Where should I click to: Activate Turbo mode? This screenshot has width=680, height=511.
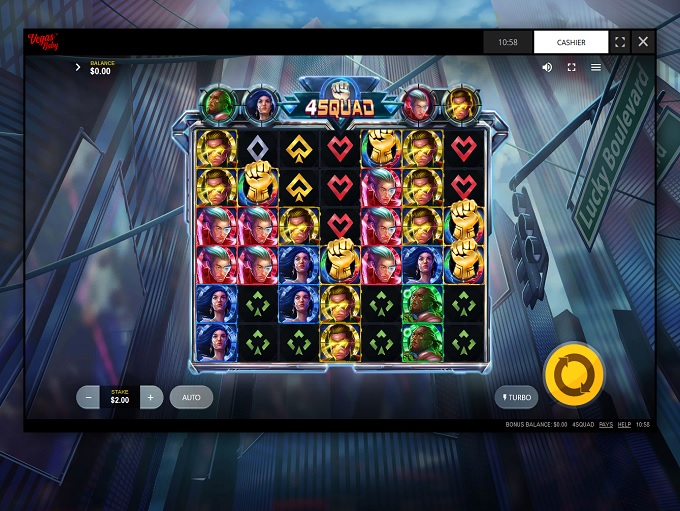tap(516, 397)
